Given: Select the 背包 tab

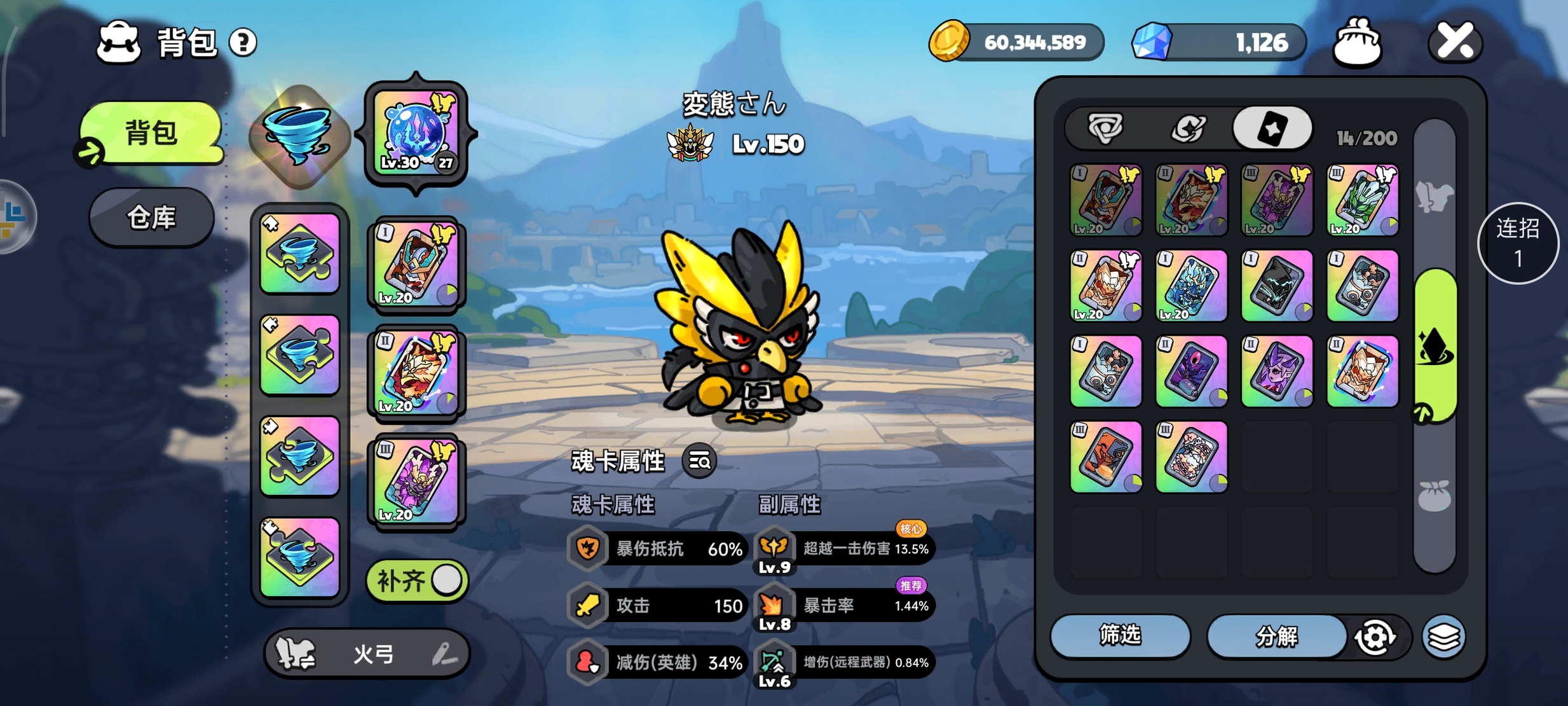Looking at the screenshot, I should click(151, 134).
